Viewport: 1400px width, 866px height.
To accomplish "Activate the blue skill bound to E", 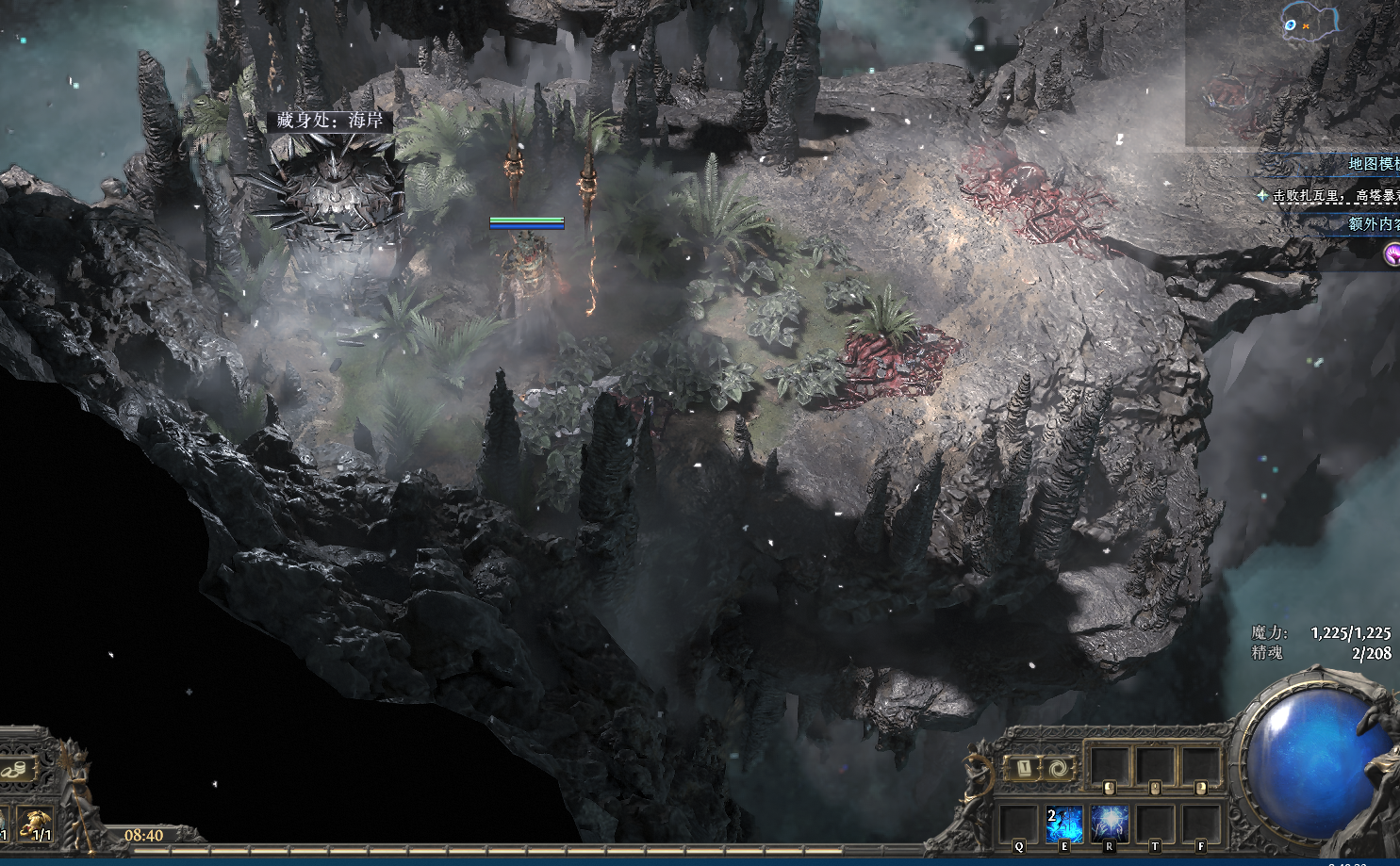I will tap(1063, 823).
